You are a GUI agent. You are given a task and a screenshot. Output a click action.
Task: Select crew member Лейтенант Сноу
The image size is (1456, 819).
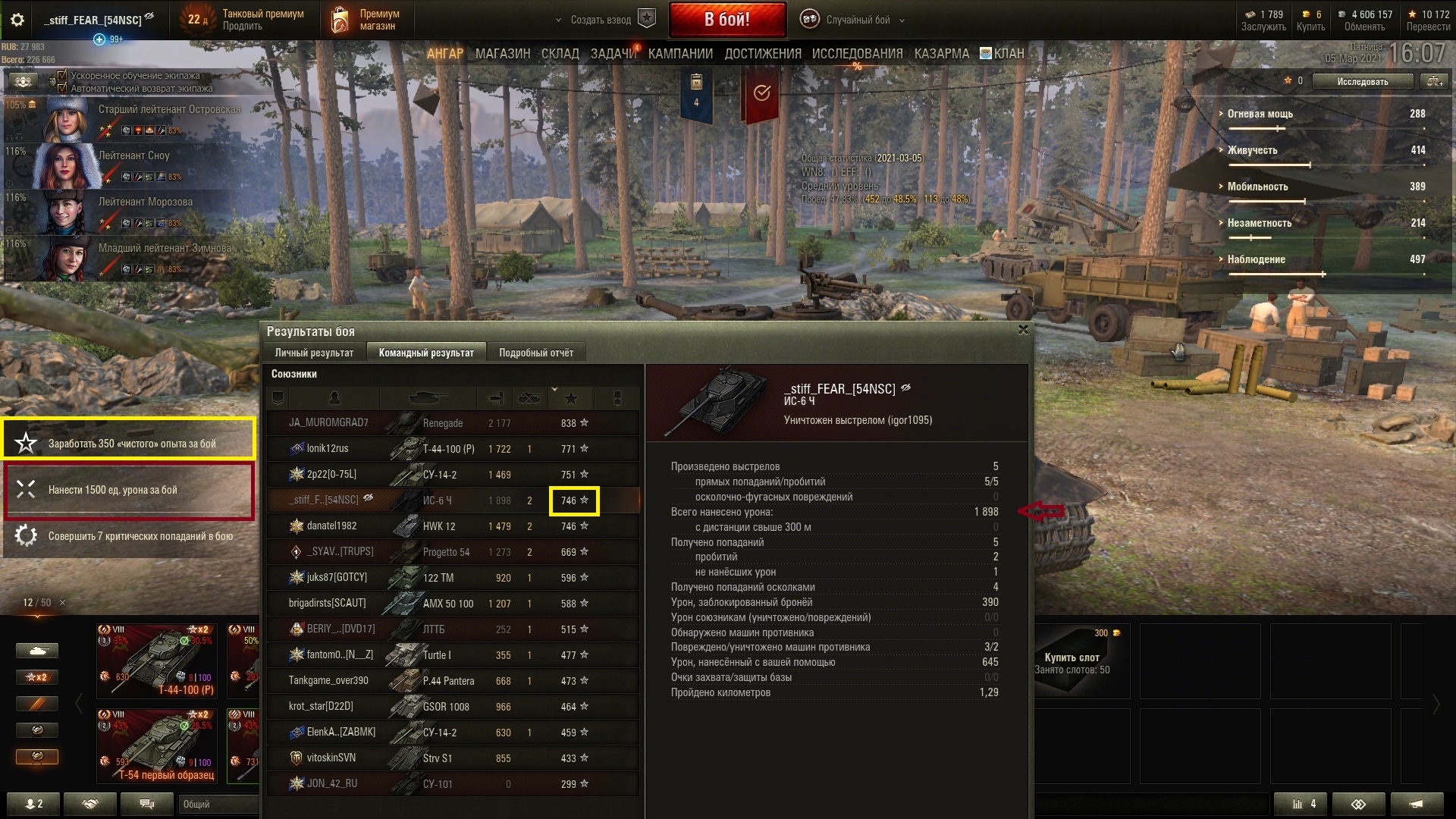tap(133, 155)
